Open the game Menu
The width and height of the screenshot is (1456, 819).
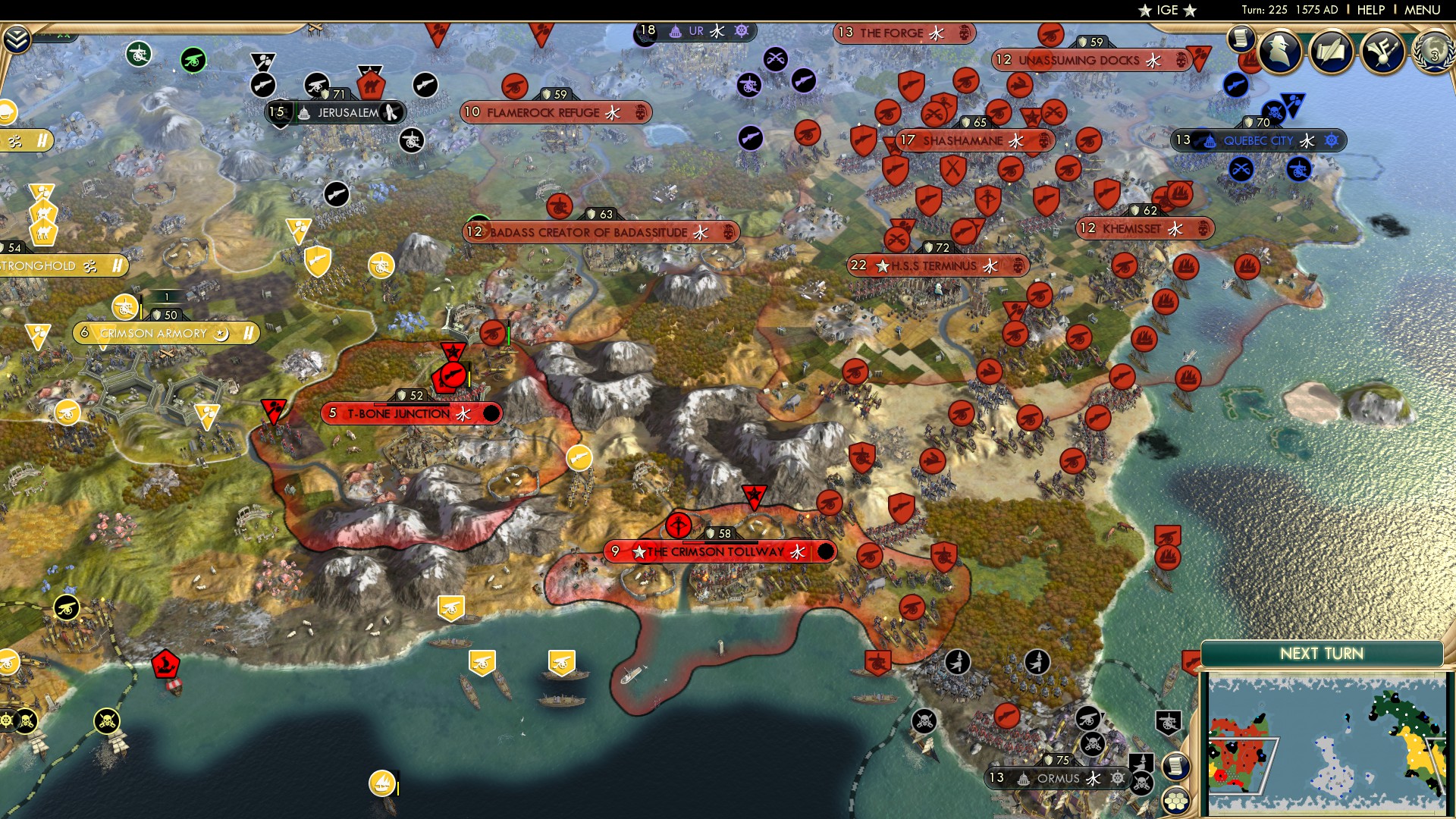click(1422, 10)
